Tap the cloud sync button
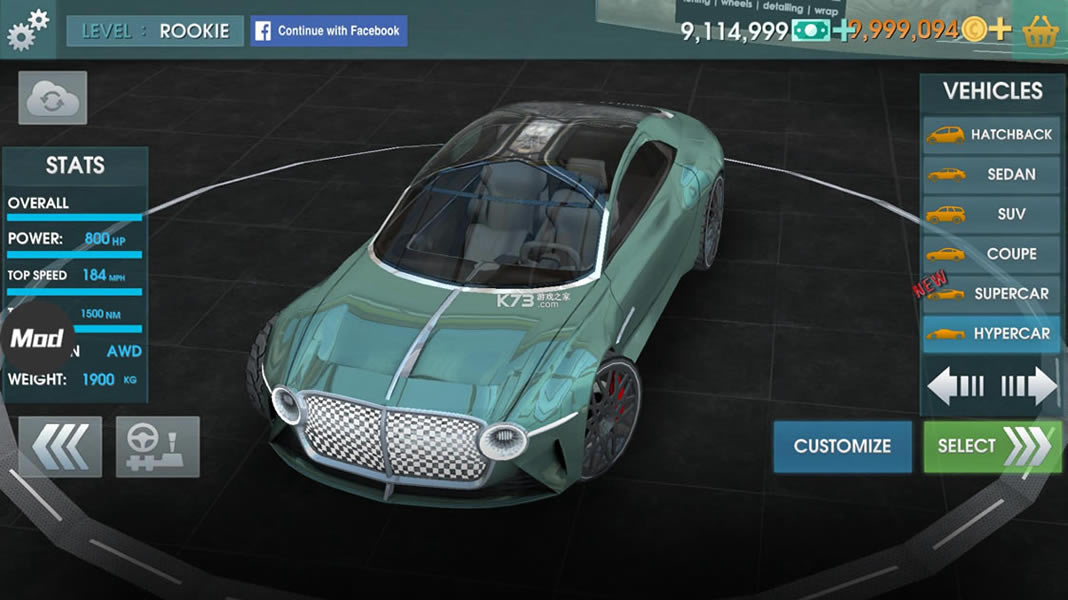The width and height of the screenshot is (1068, 600). point(52,98)
